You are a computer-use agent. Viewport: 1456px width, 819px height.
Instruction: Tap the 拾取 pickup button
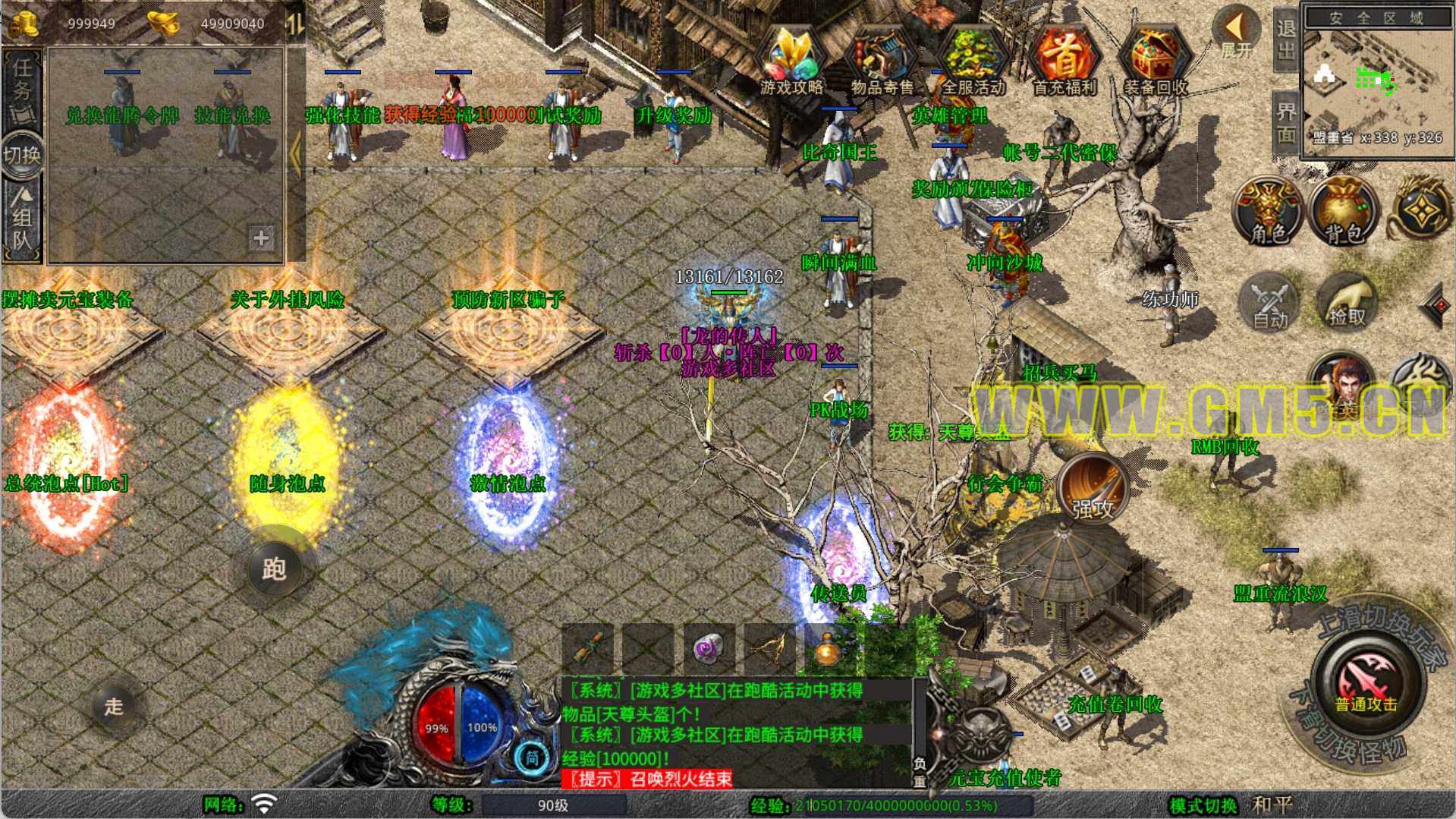click(x=1347, y=302)
